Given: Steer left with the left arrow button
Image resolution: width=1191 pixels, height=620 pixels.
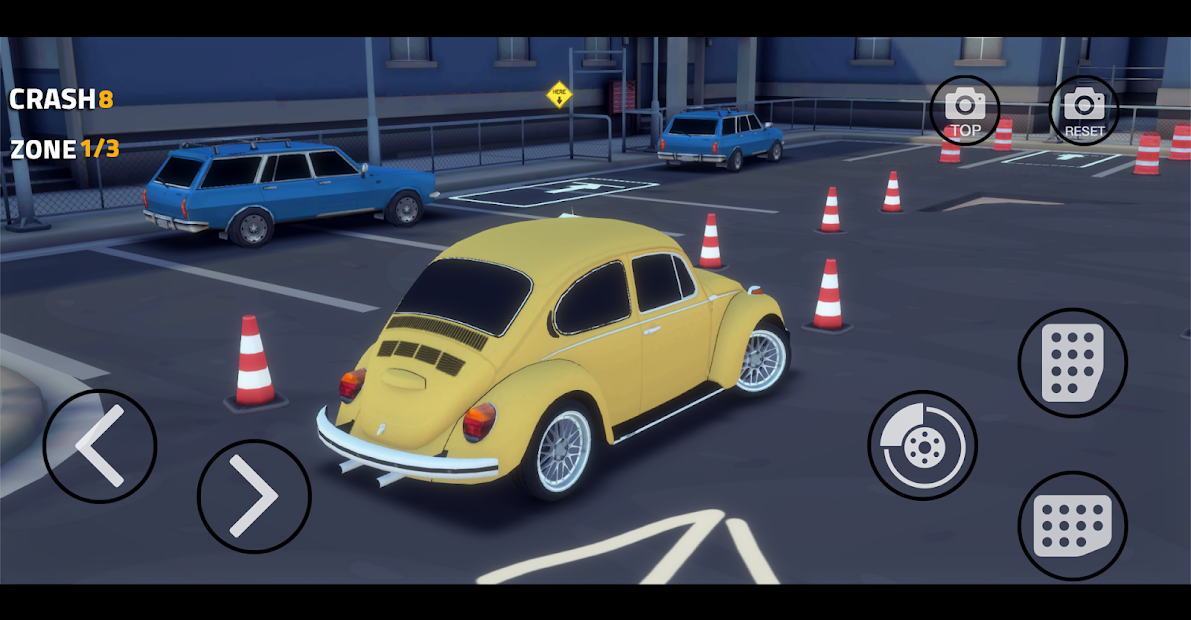Looking at the screenshot, I should pyautogui.click(x=99, y=446).
